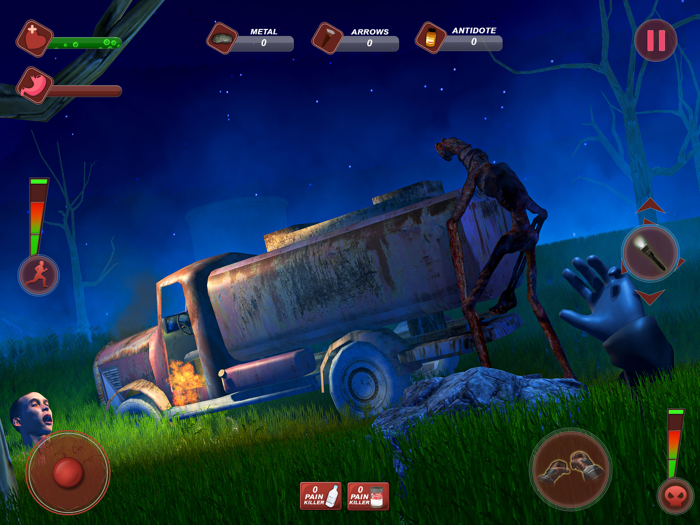Tap the Antidote counter icon
Screen dimensions: 700x525
pyautogui.click(x=431, y=38)
